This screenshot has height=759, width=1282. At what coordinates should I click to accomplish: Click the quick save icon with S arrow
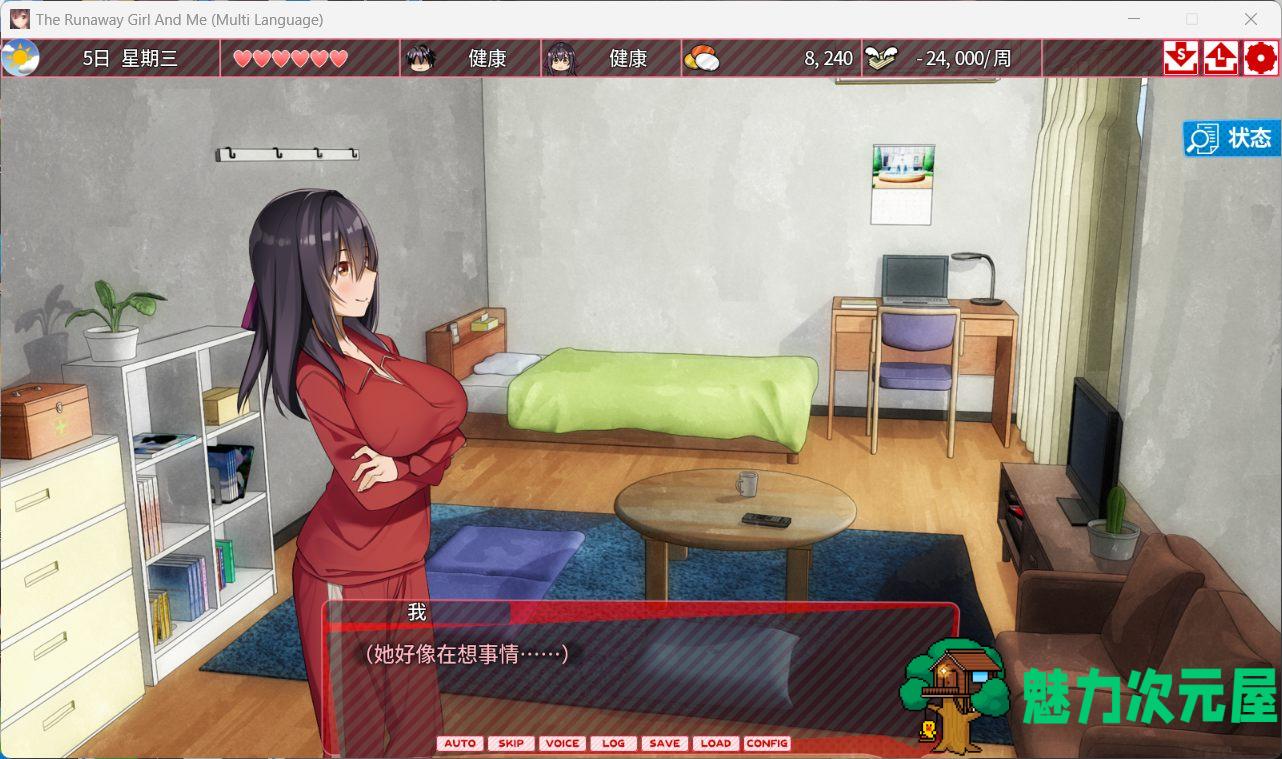(1180, 58)
